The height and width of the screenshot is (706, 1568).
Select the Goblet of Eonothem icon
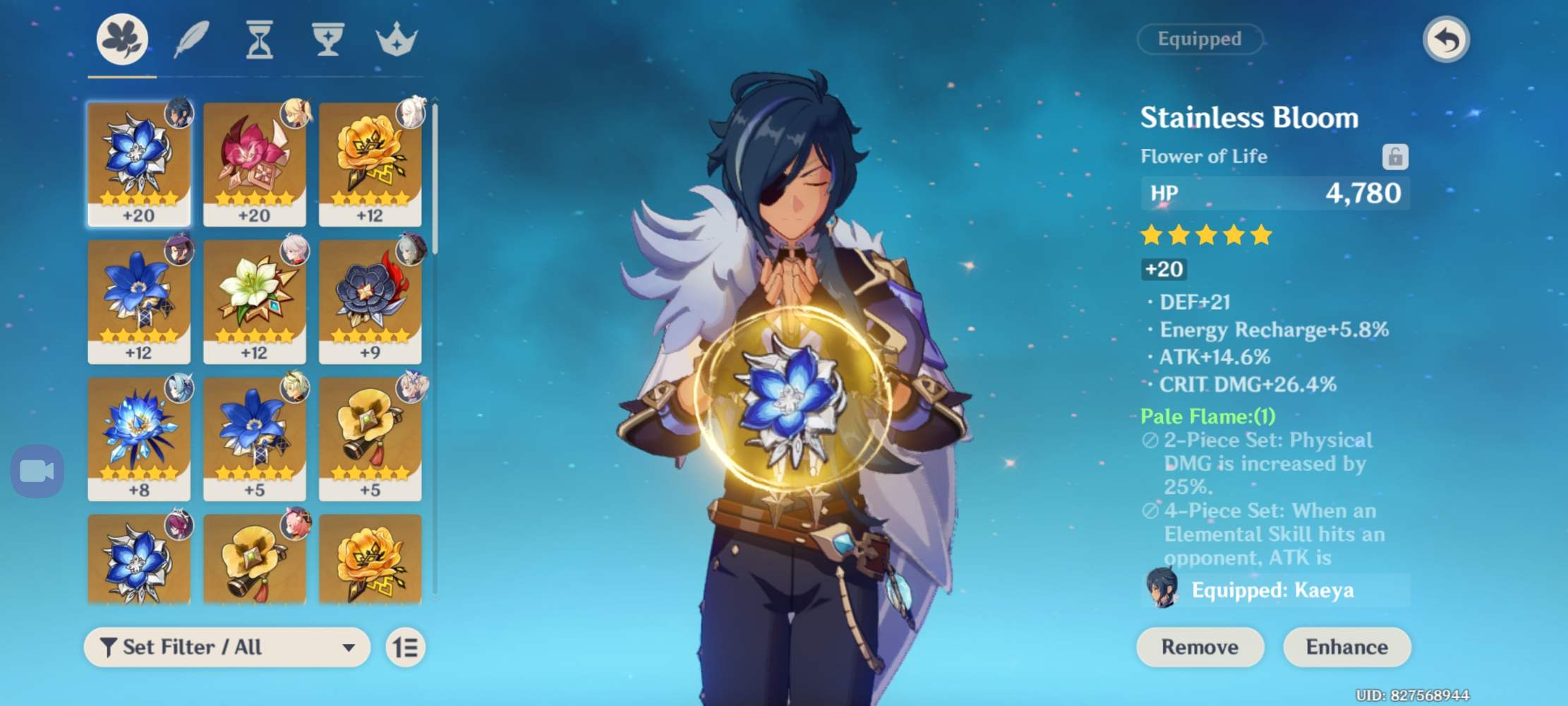point(327,40)
